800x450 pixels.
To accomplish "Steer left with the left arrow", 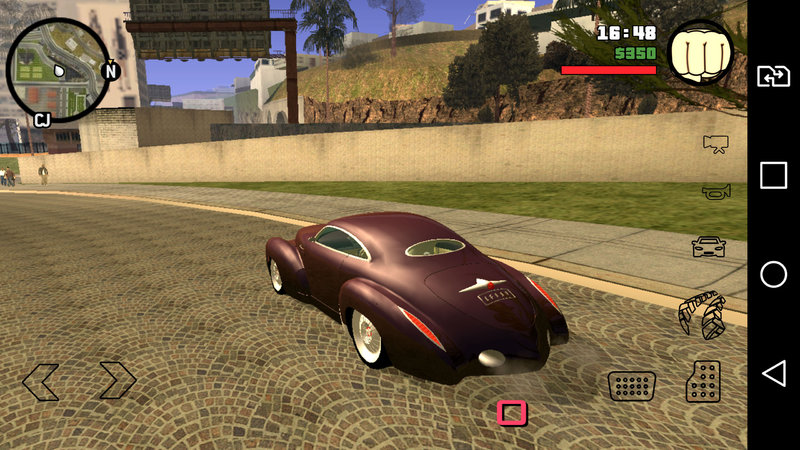I will click(41, 381).
